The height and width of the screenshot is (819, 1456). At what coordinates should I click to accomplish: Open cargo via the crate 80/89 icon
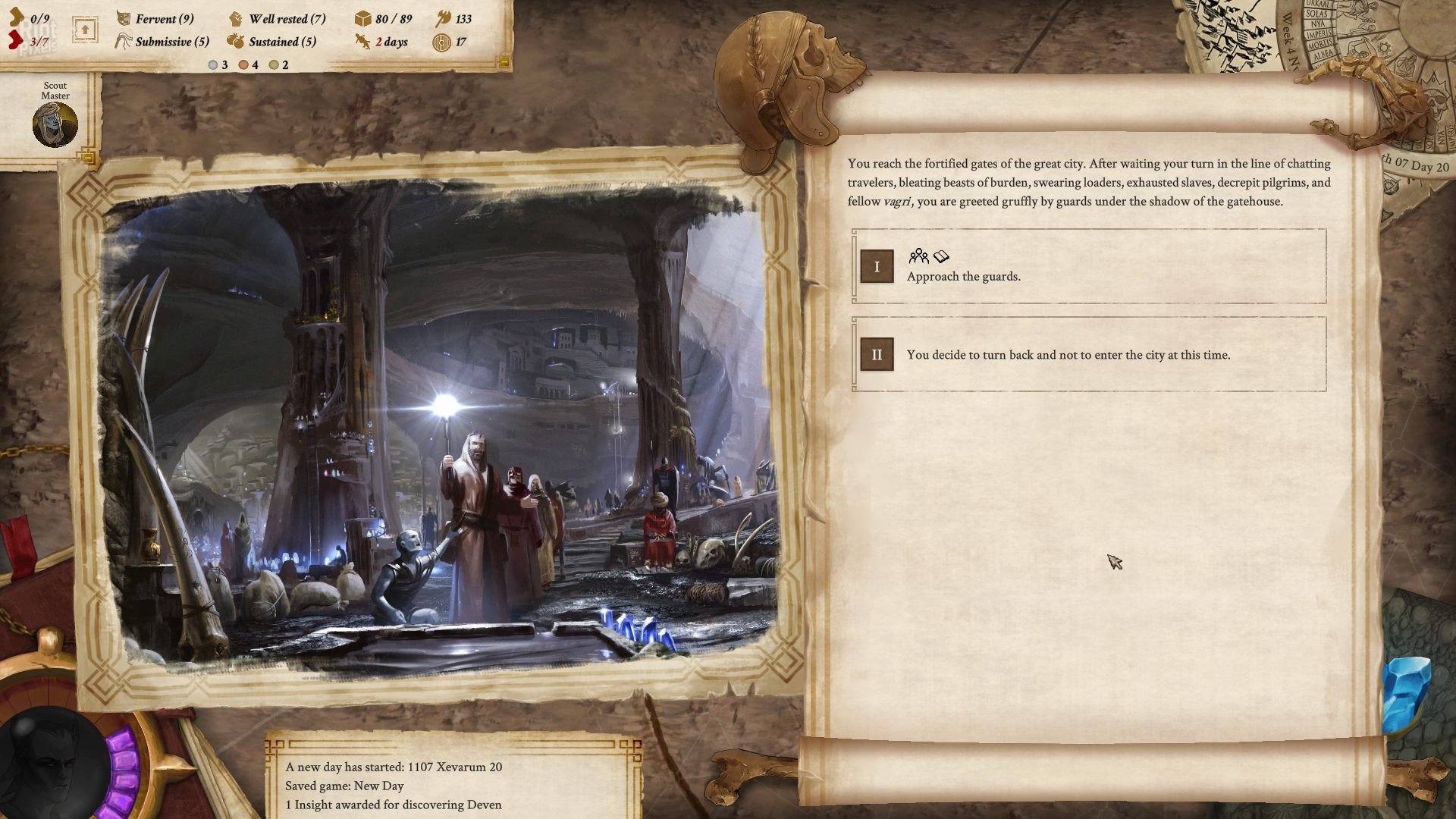363,20
